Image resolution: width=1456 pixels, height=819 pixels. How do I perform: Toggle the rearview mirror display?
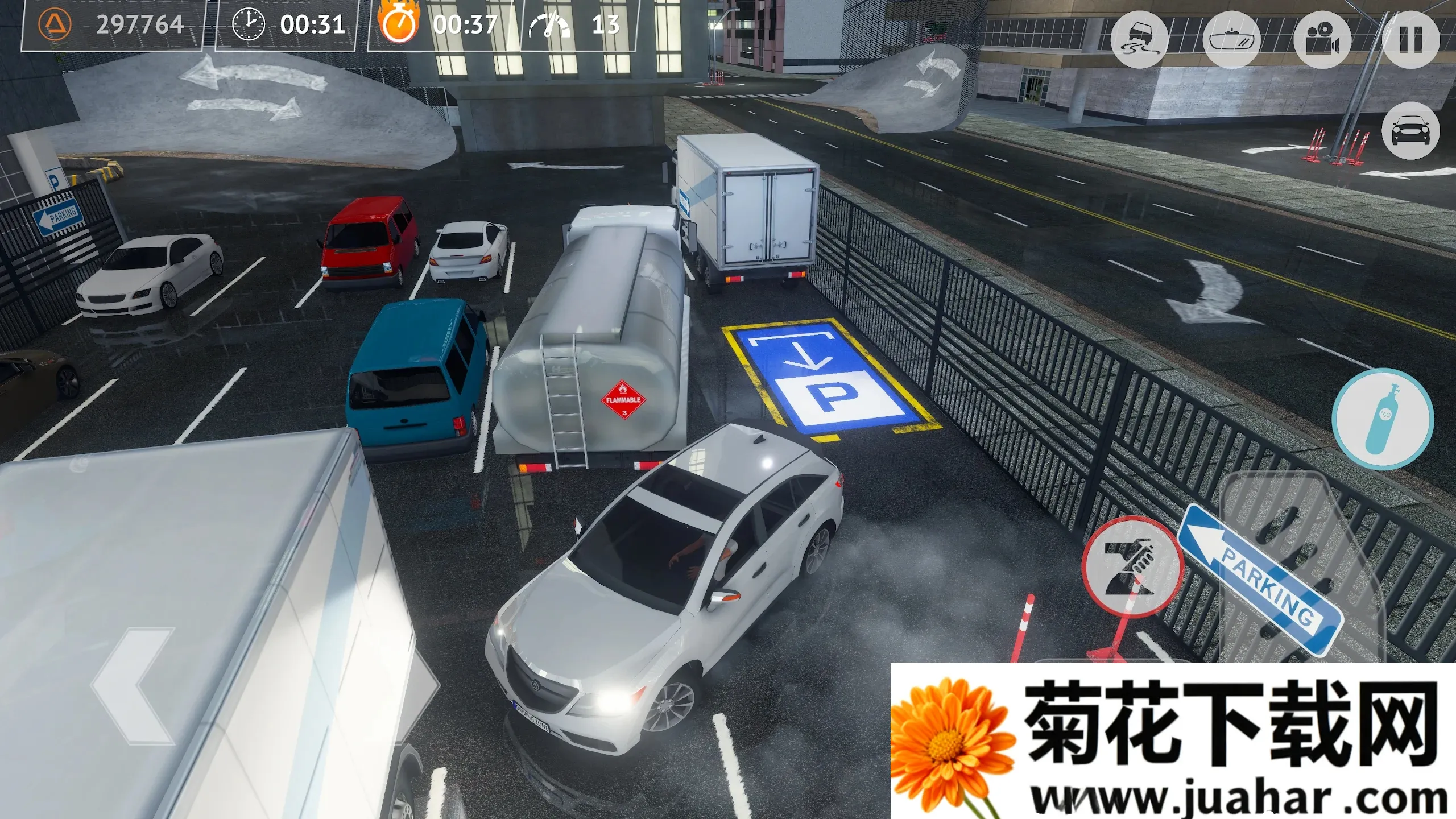click(x=1234, y=39)
